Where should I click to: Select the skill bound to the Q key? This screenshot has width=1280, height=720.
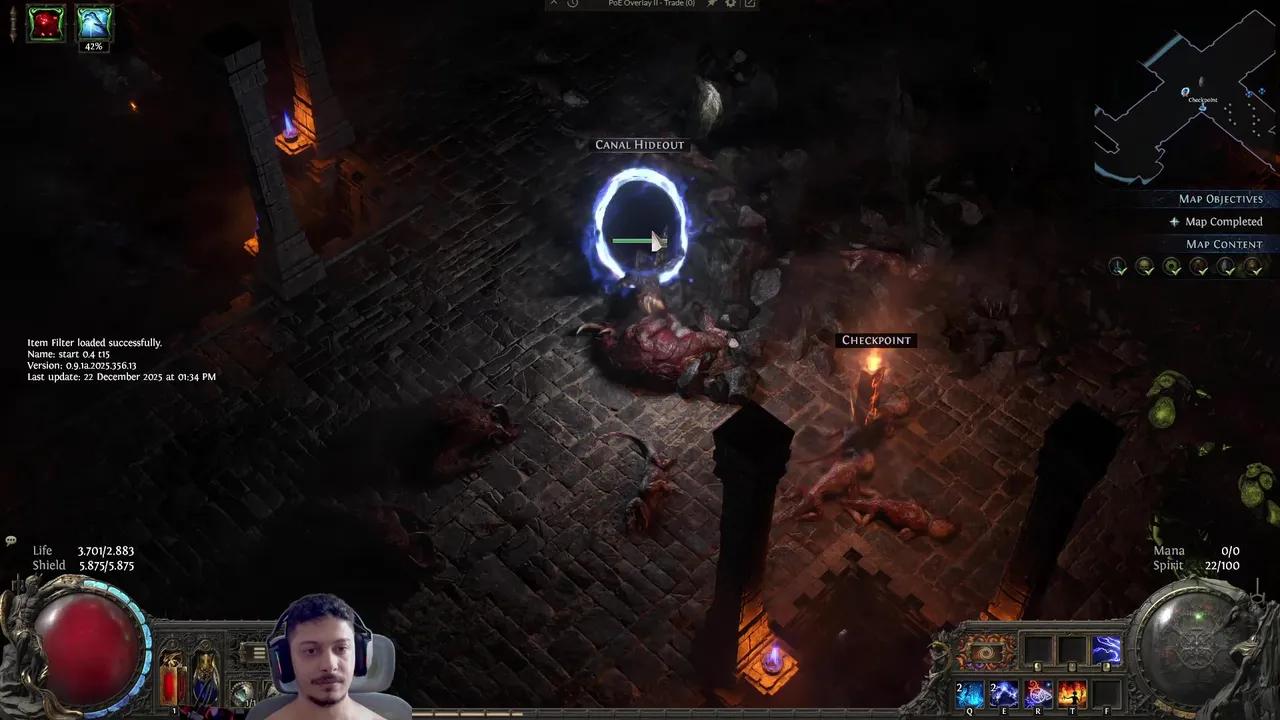click(x=968, y=693)
